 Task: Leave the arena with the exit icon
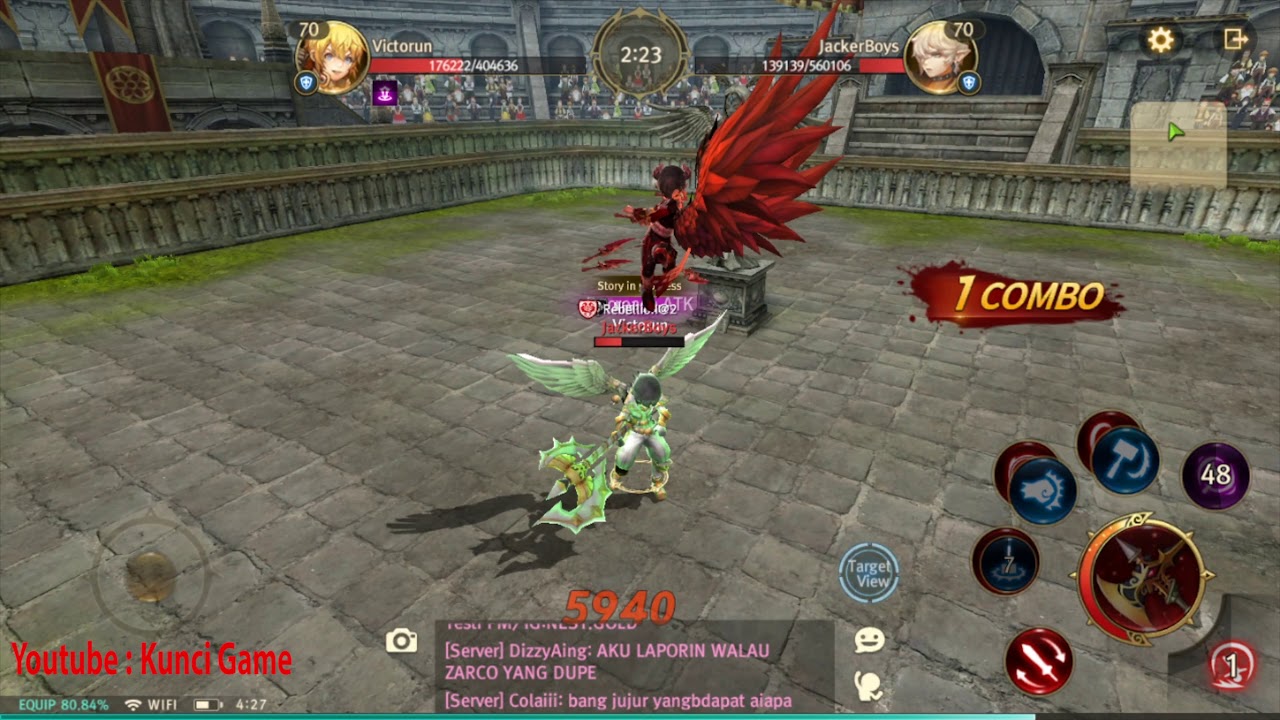1236,39
